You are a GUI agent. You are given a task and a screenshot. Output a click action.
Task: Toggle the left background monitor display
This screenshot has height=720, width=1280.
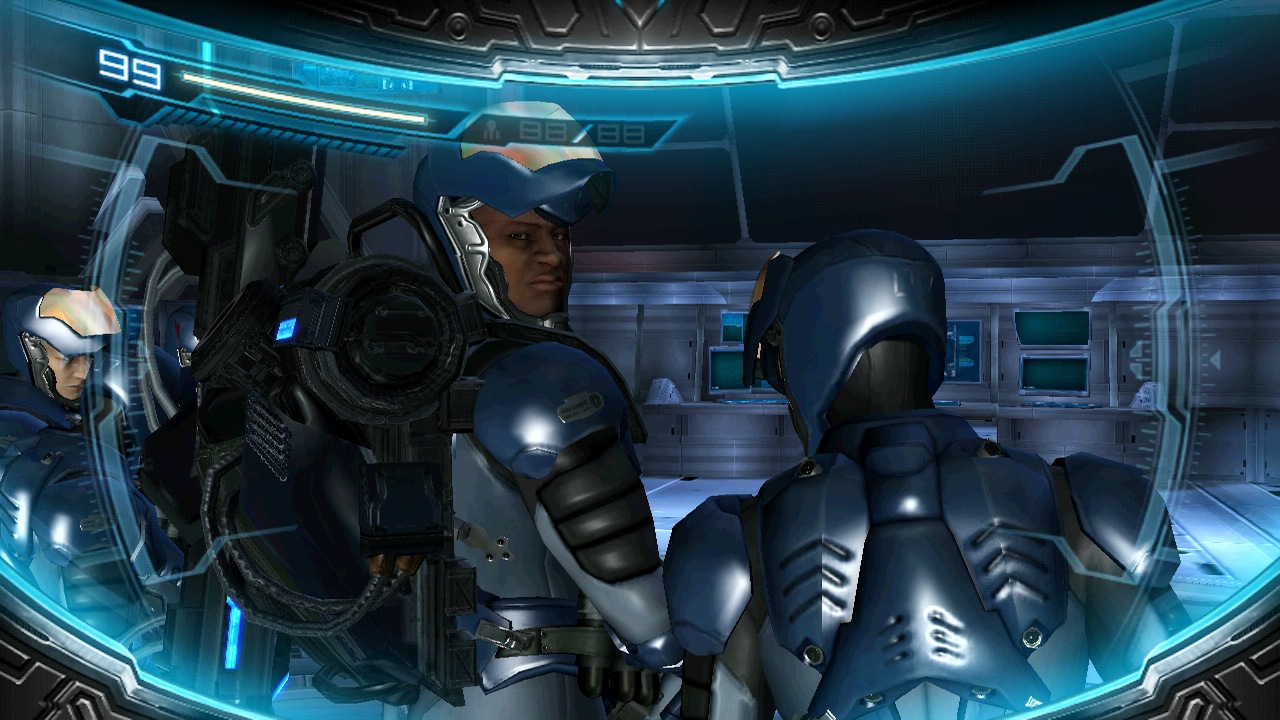click(x=724, y=370)
